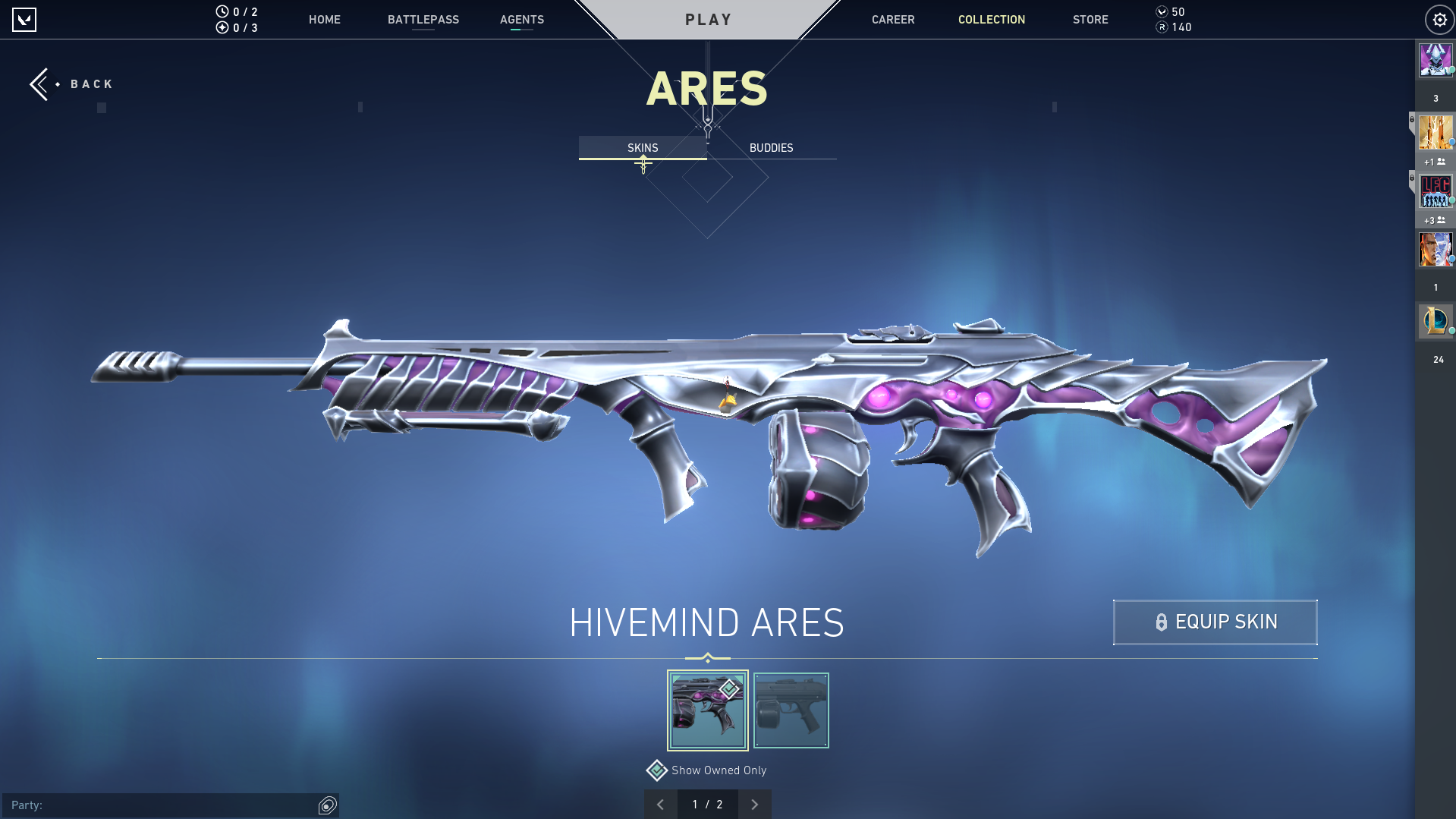Go to the next skins page
1456x819 pixels.
point(754,804)
